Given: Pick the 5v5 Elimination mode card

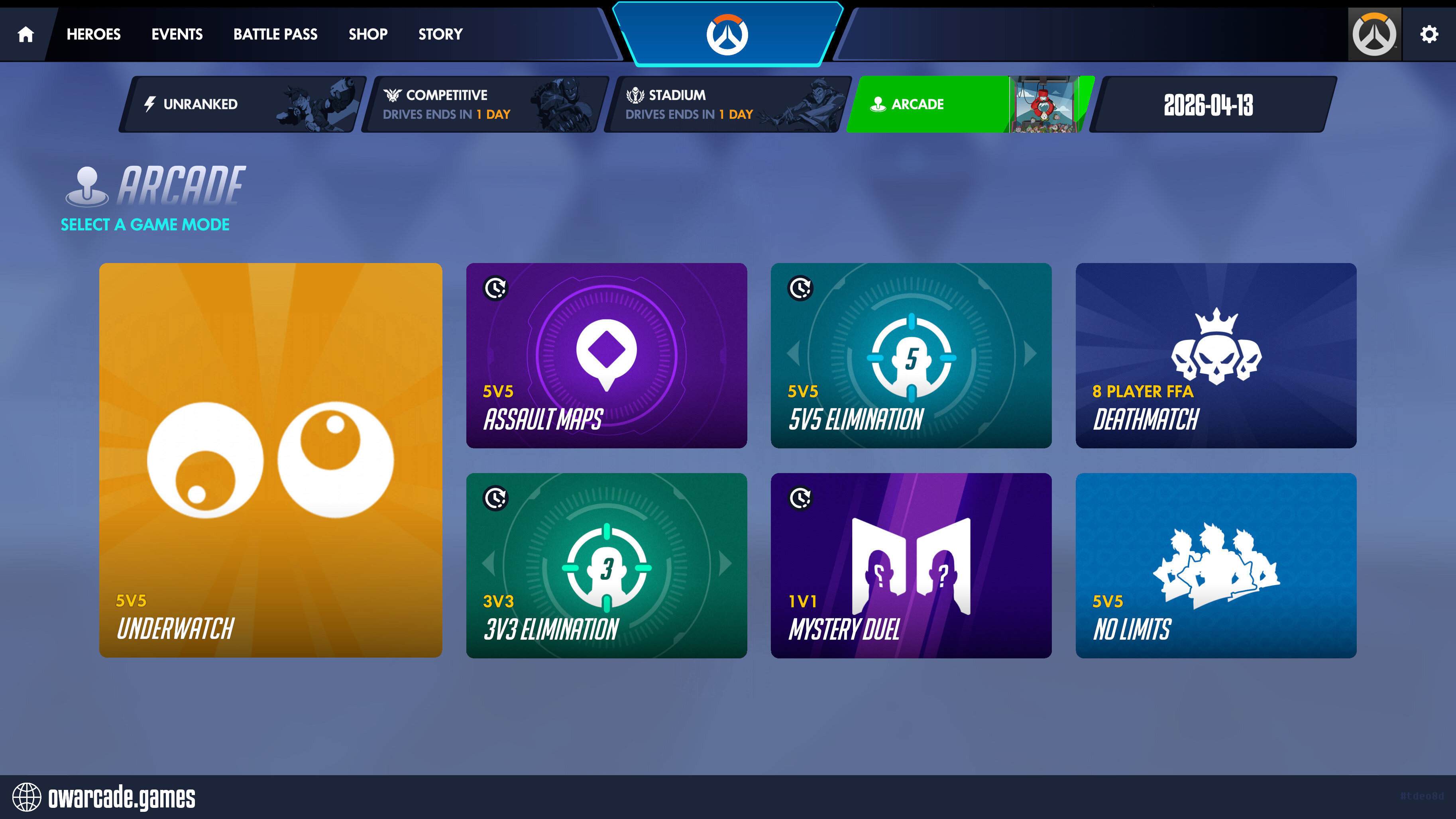Looking at the screenshot, I should (x=911, y=355).
